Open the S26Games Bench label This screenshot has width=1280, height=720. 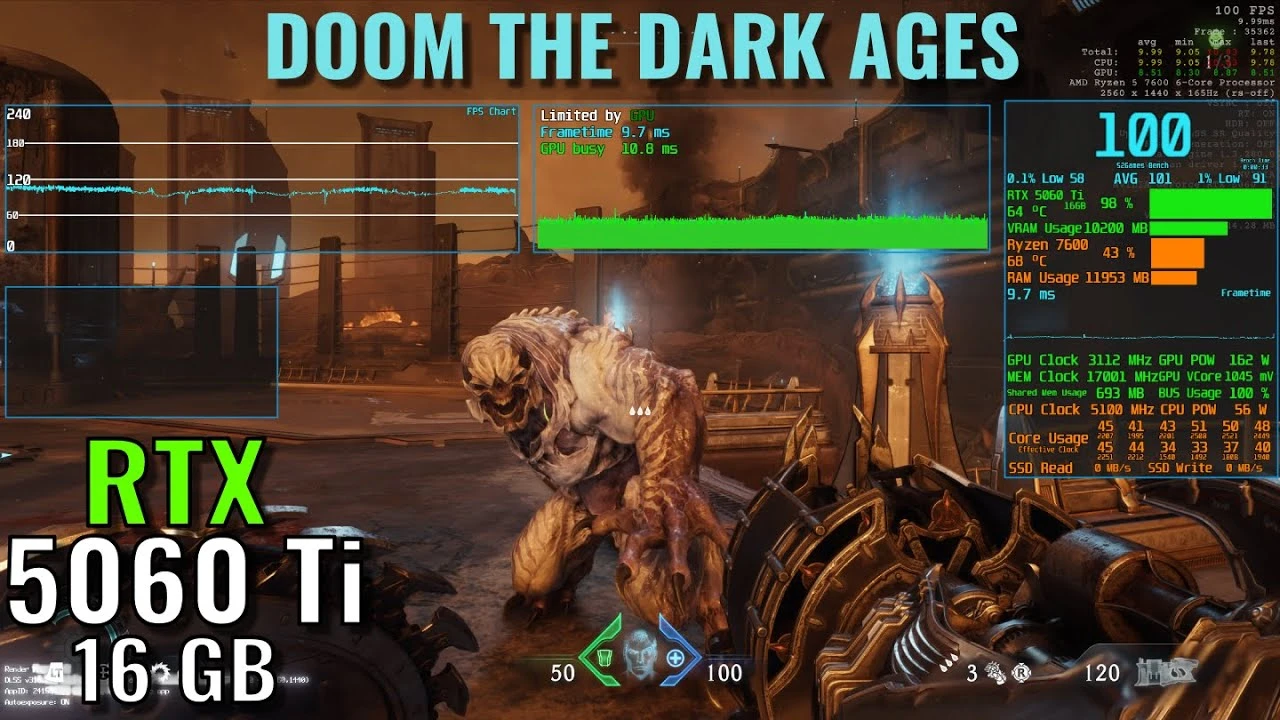tap(1141, 165)
